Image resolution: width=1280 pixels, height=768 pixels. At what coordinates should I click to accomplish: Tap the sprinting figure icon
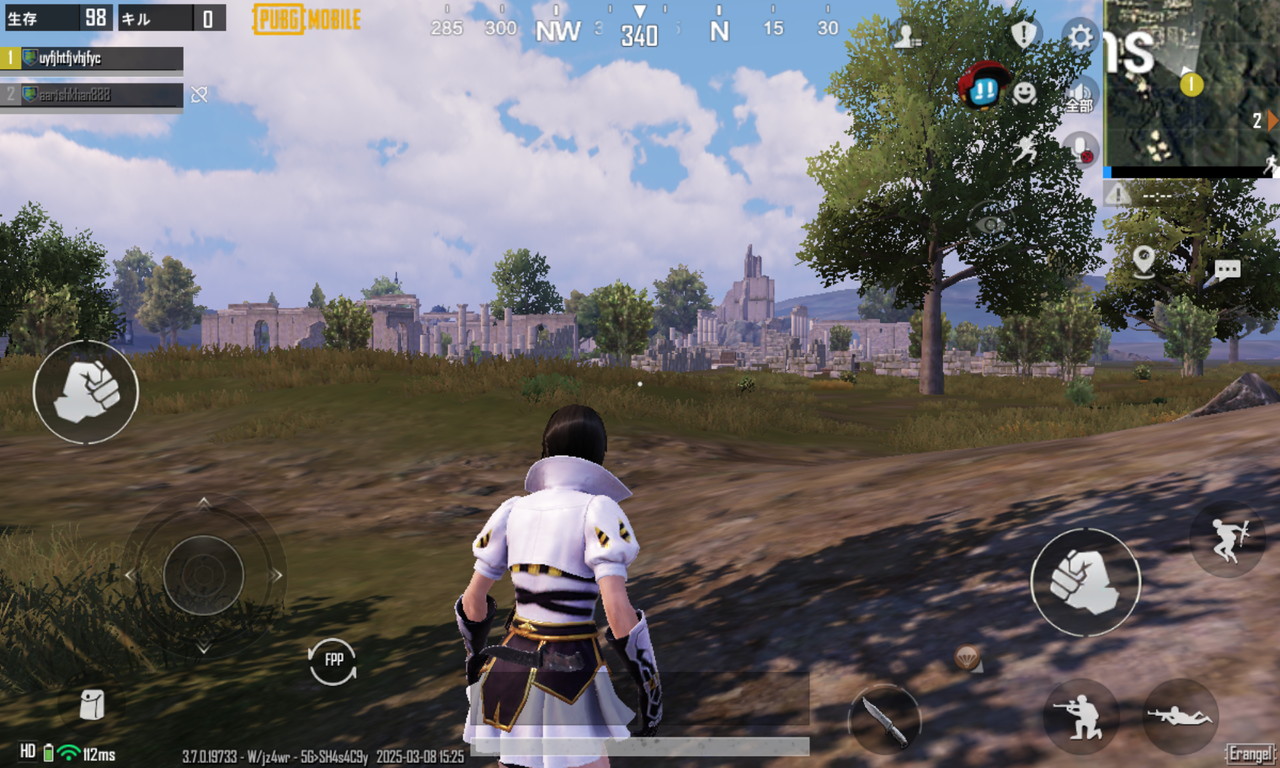coord(1026,150)
